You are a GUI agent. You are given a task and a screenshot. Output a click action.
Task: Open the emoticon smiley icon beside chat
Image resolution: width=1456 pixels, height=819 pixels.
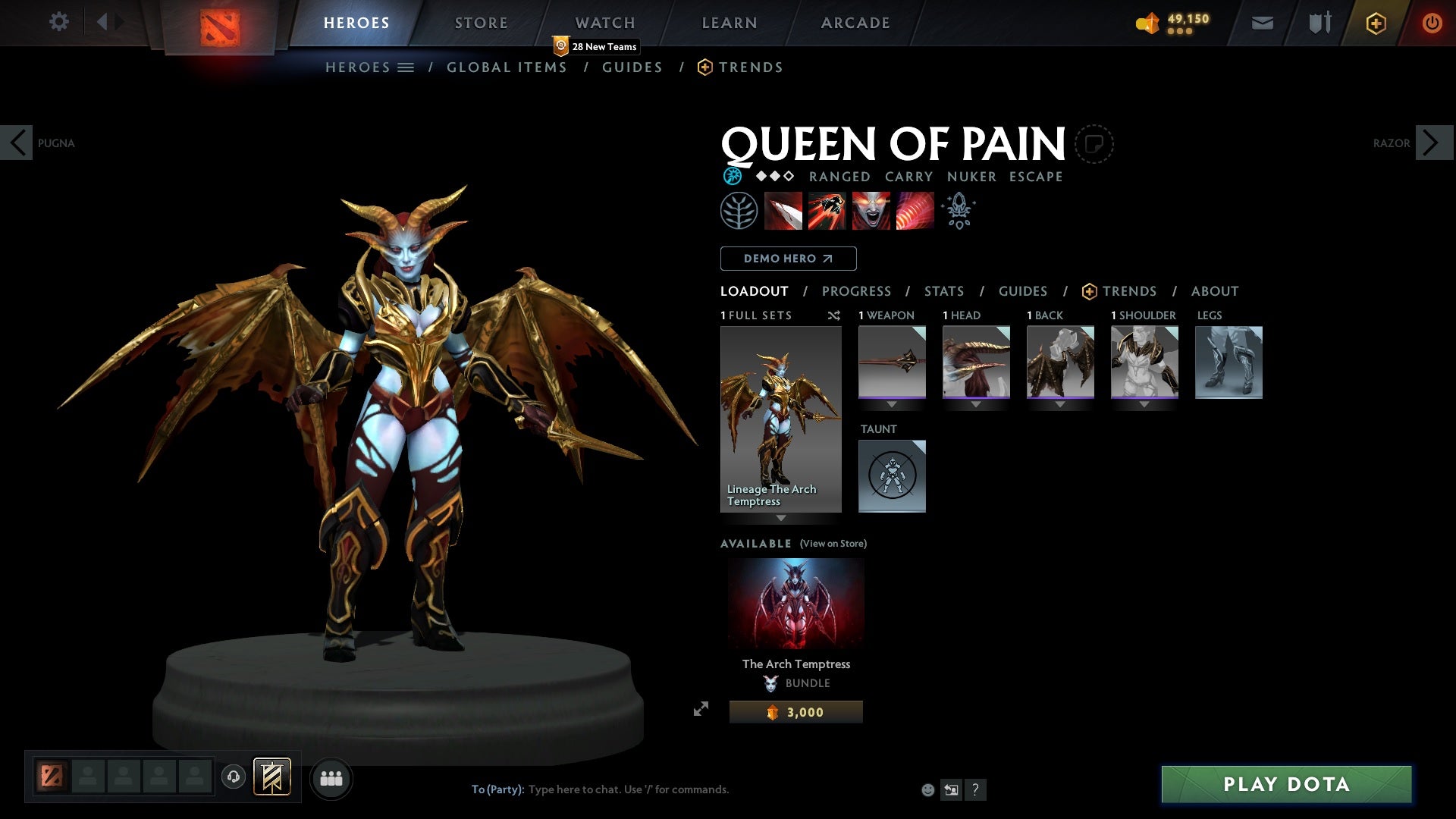point(929,789)
